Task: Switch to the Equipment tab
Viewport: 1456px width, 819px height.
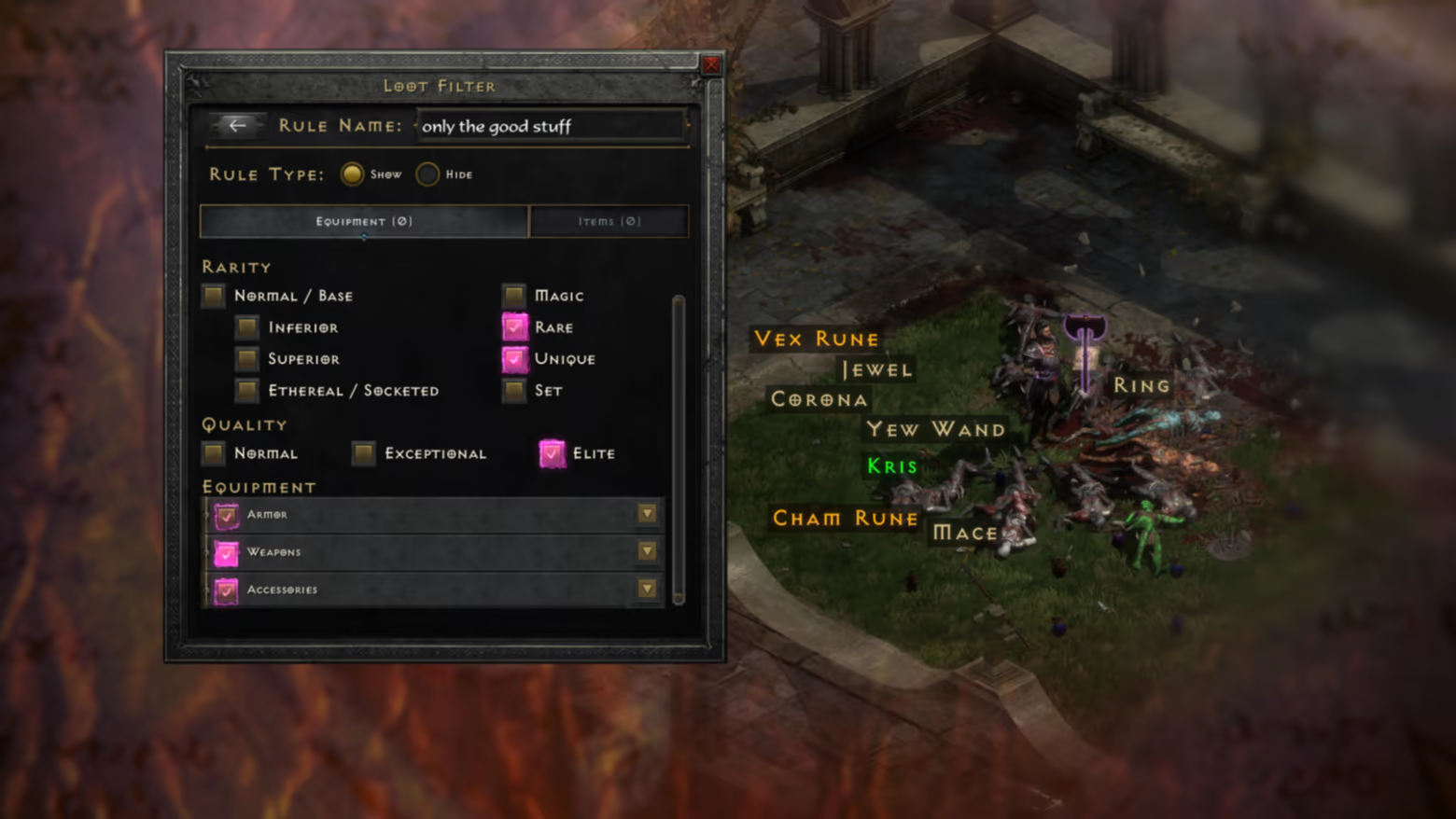Action: coord(364,221)
